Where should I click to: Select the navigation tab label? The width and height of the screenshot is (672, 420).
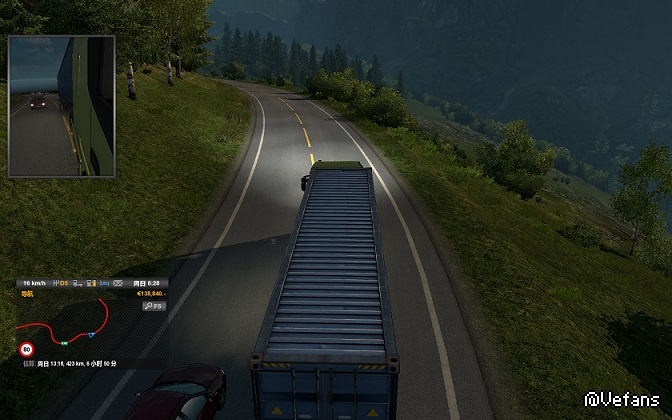pyautogui.click(x=26, y=294)
